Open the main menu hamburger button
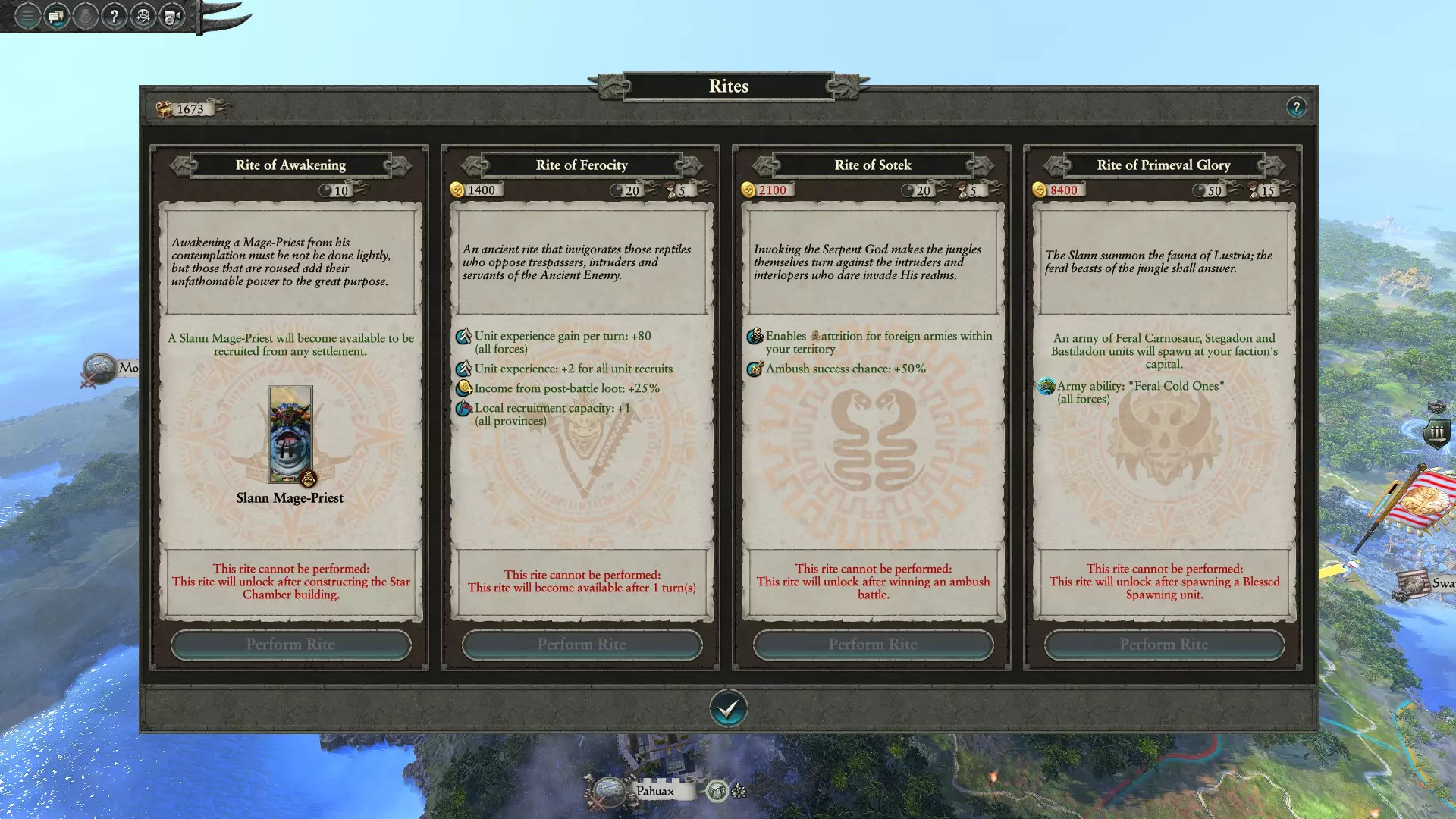Image resolution: width=1456 pixels, height=819 pixels. click(27, 16)
